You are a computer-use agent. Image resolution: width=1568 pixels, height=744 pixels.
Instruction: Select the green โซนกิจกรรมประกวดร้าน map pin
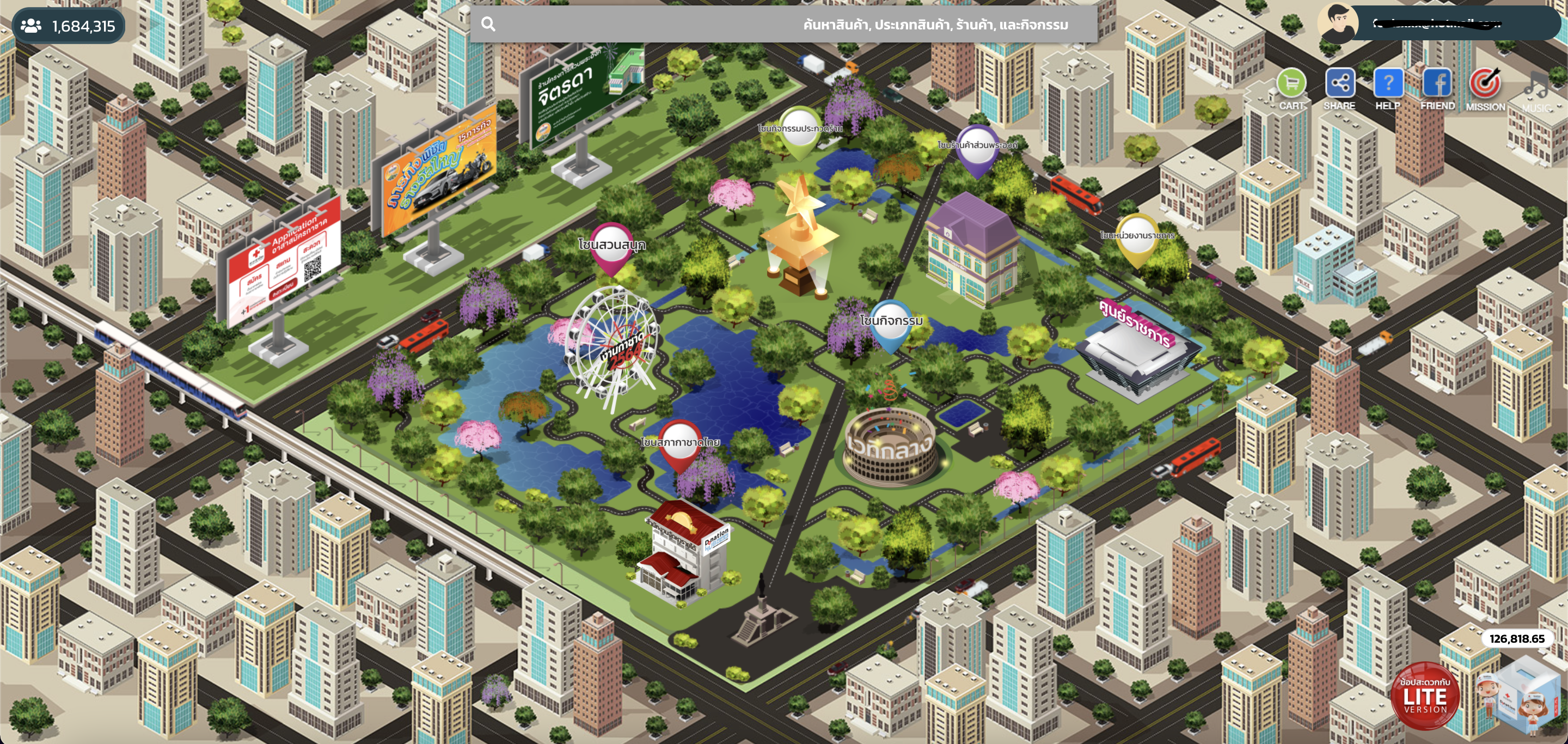click(799, 131)
